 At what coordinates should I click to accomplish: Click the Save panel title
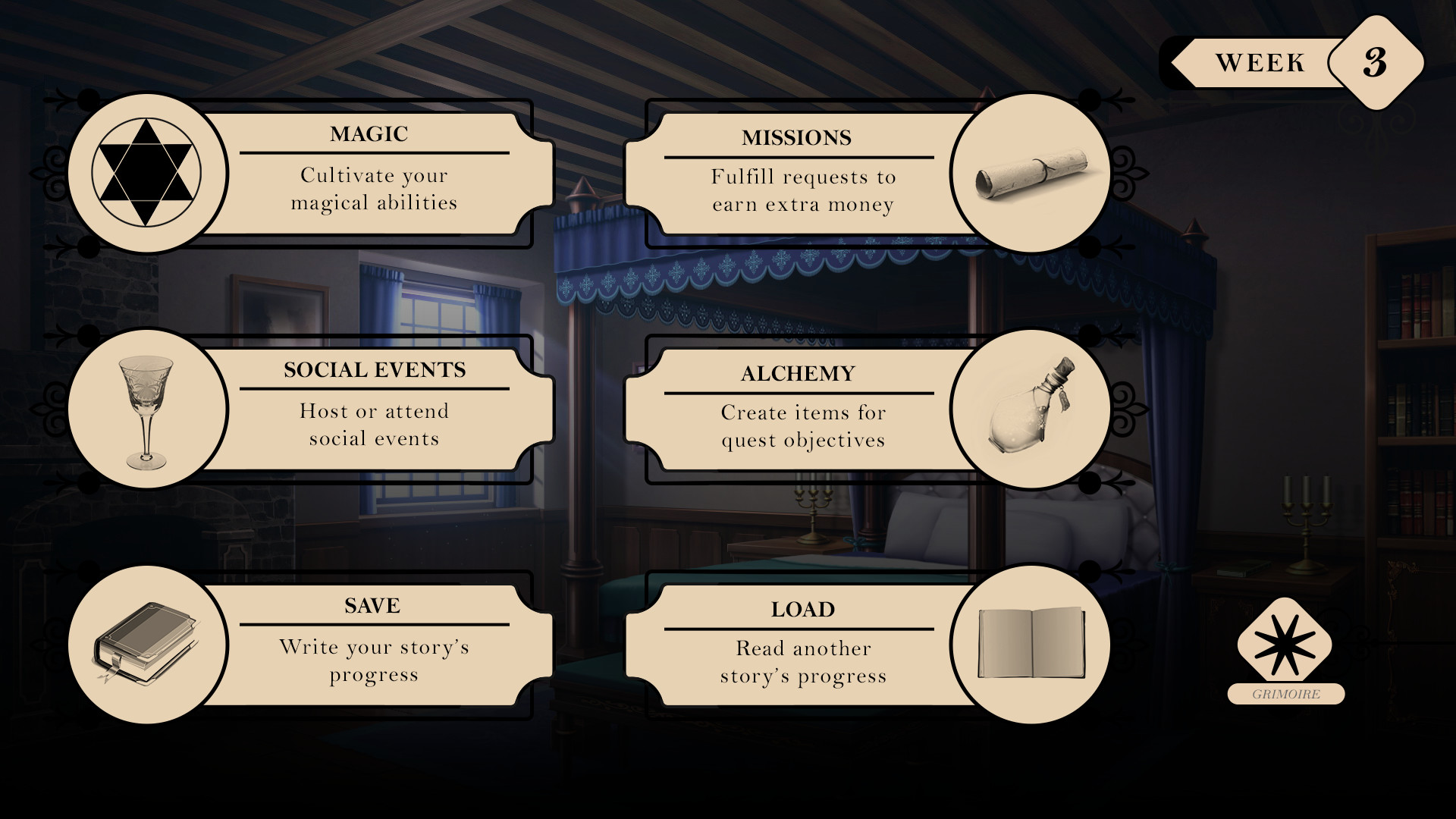pyautogui.click(x=372, y=606)
